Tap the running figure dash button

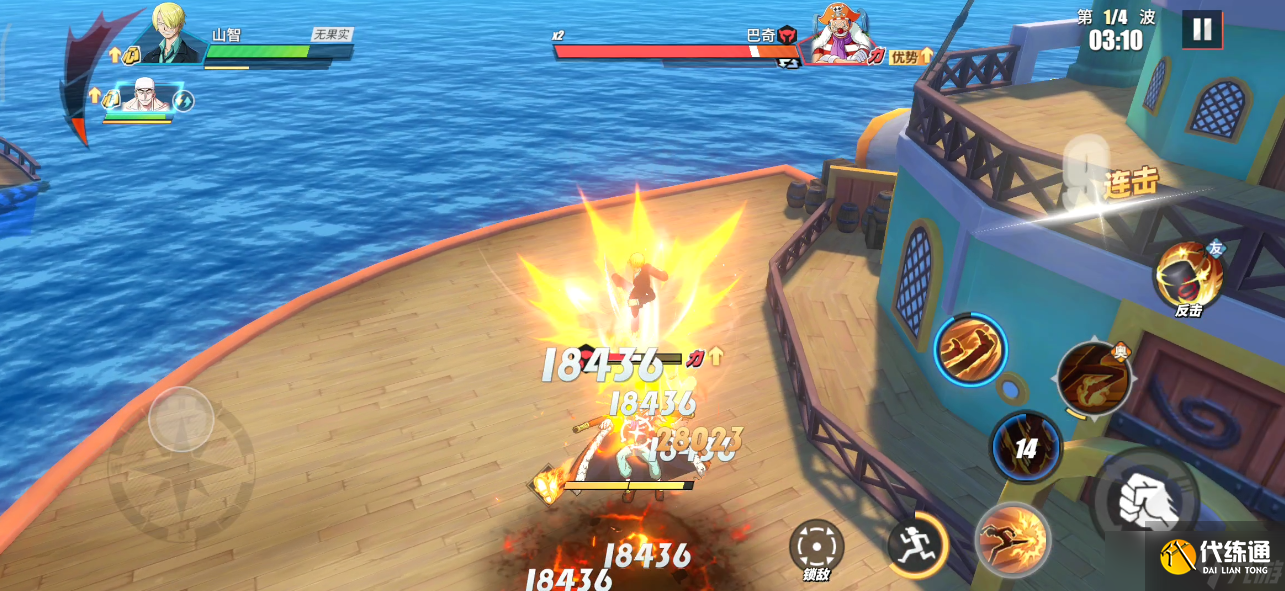click(x=917, y=545)
